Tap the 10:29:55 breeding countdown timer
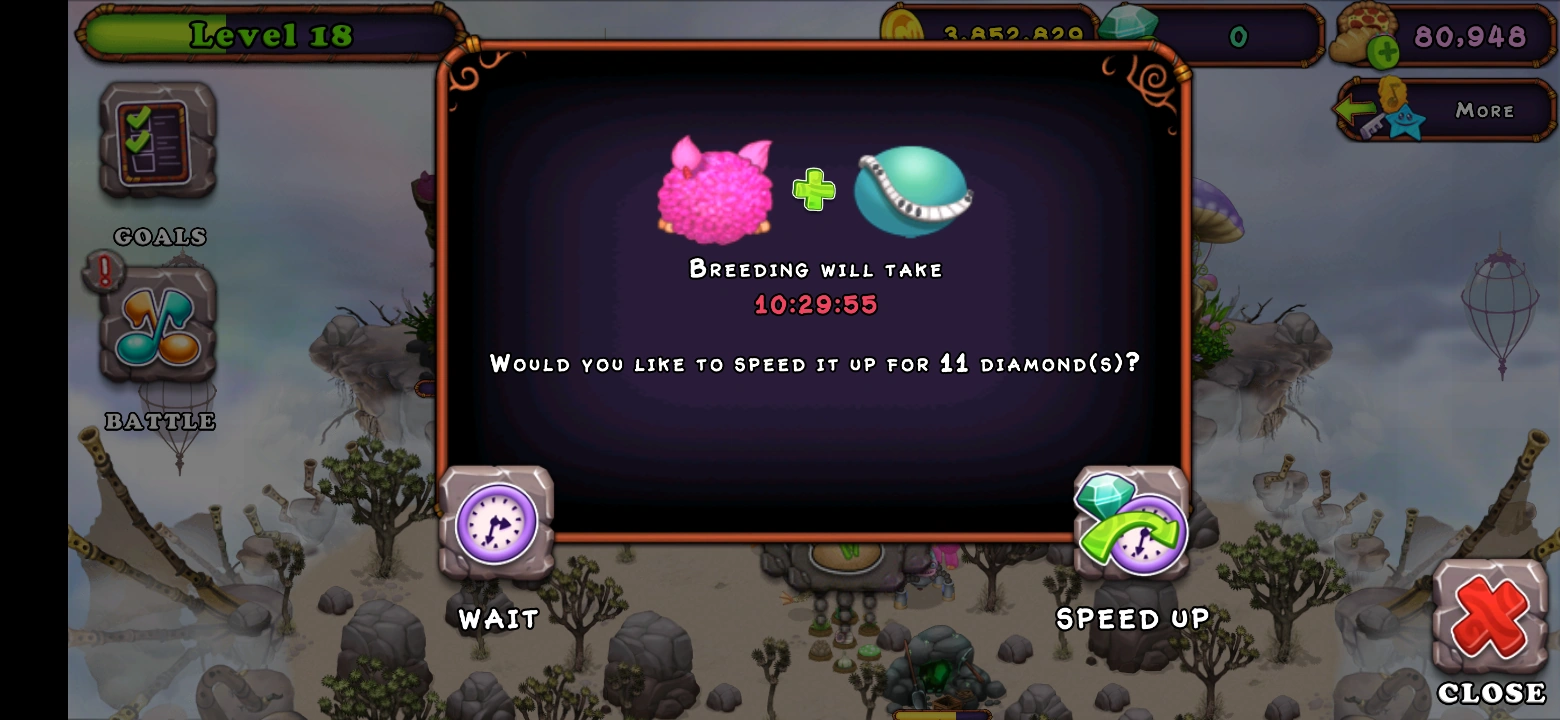The width and height of the screenshot is (1560, 720). pos(815,305)
